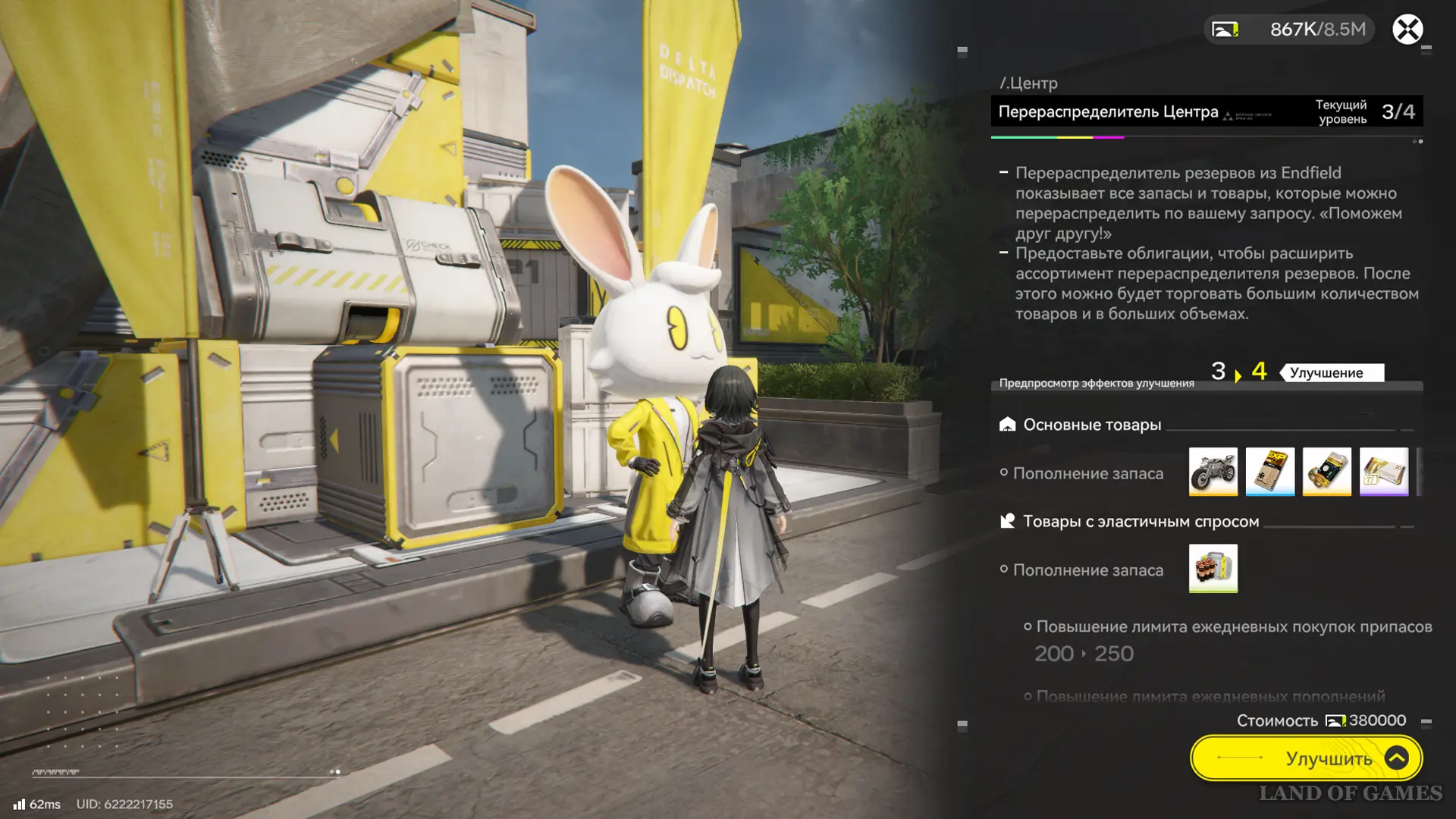Select the battery pack elastic-demand item
The width and height of the screenshot is (1456, 819).
[x=1213, y=568]
